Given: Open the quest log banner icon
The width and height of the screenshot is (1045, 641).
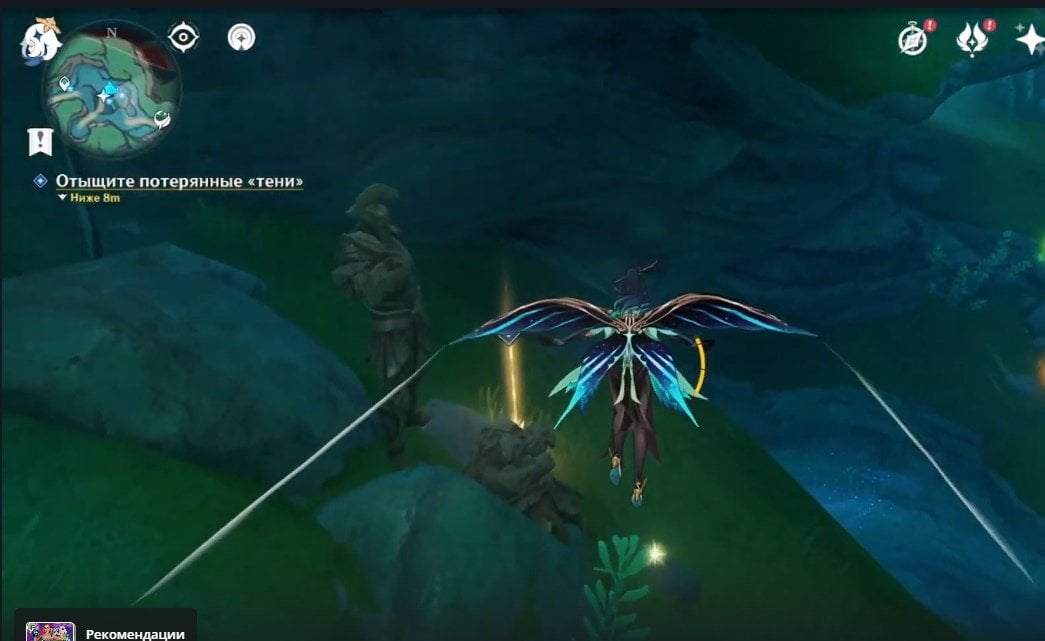Looking at the screenshot, I should (40, 141).
